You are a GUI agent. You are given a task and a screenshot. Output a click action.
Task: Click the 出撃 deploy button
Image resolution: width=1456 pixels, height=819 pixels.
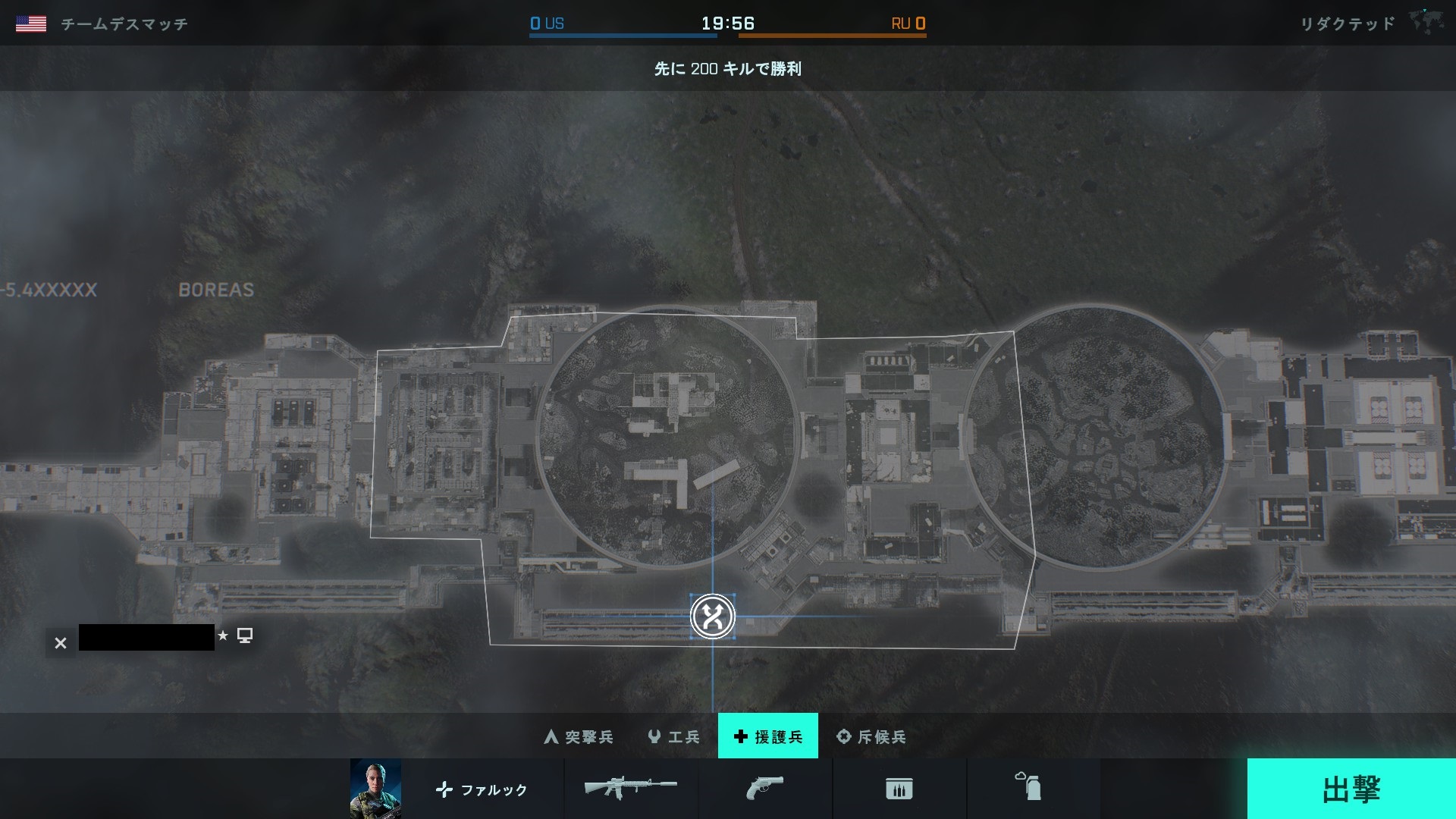[1351, 789]
